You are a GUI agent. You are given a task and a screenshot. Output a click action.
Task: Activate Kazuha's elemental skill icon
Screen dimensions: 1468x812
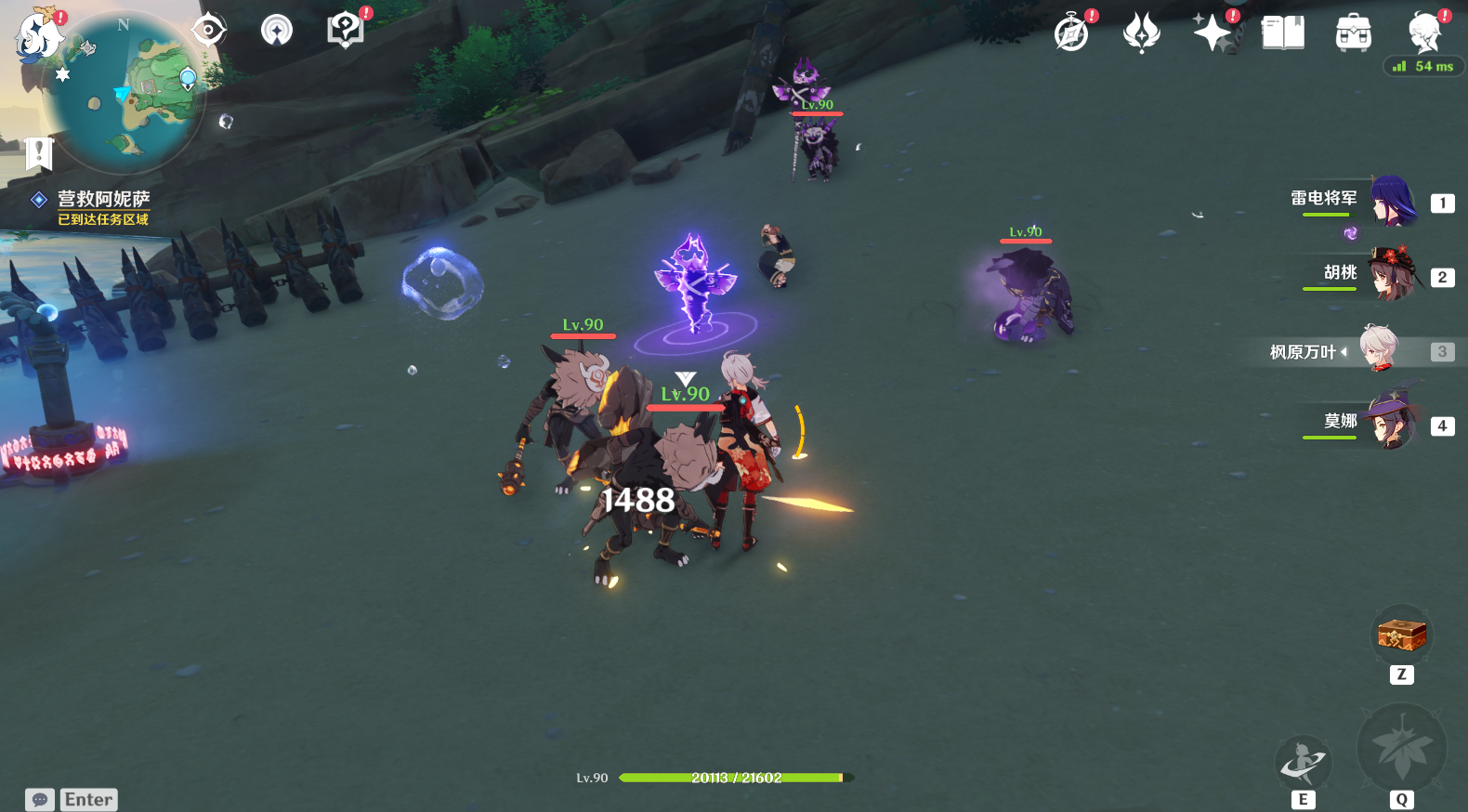coord(1303,764)
